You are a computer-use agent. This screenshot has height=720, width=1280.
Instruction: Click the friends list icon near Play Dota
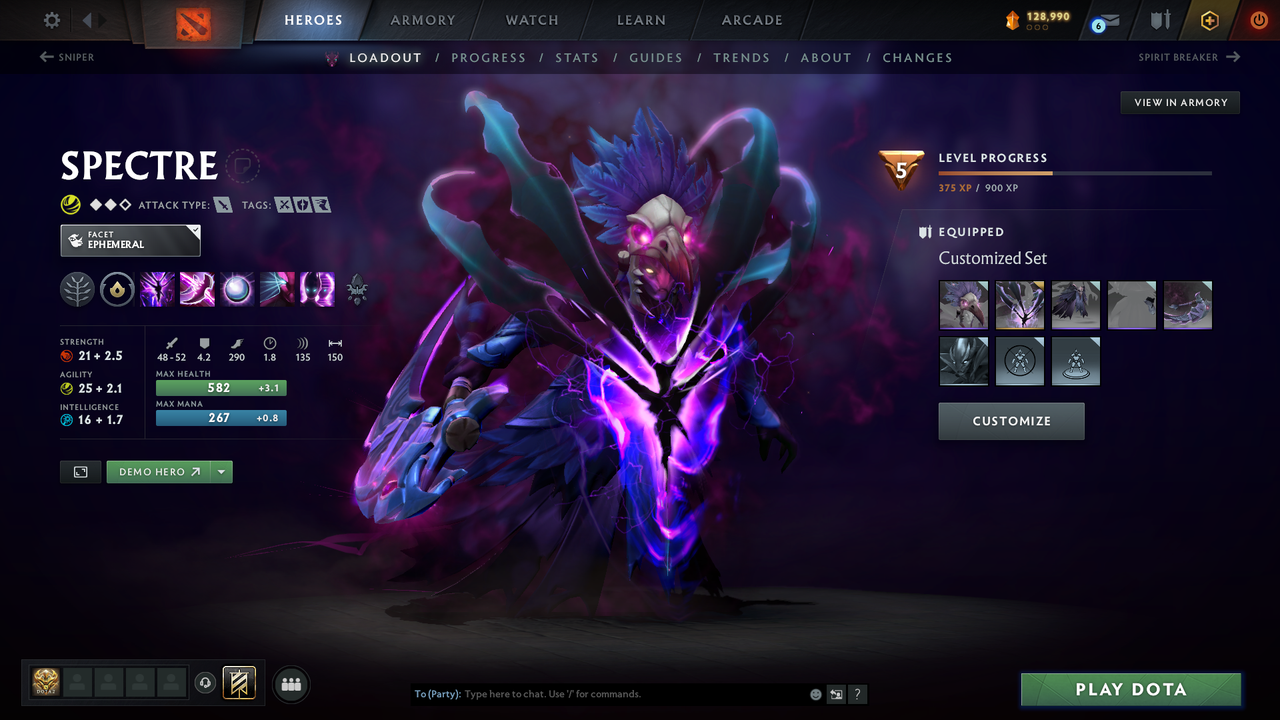pos(290,684)
